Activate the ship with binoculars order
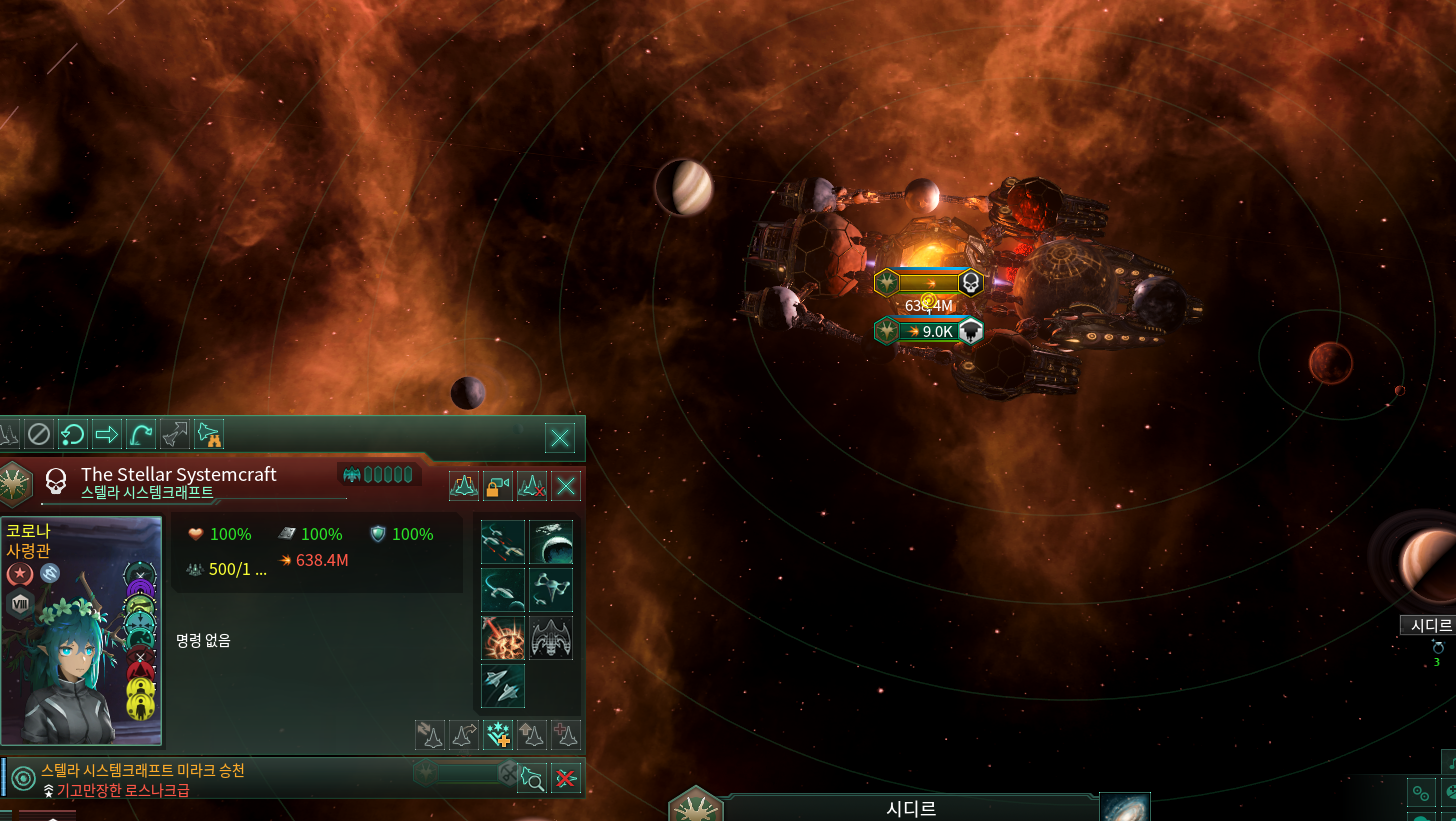The width and height of the screenshot is (1456, 821). (x=209, y=434)
